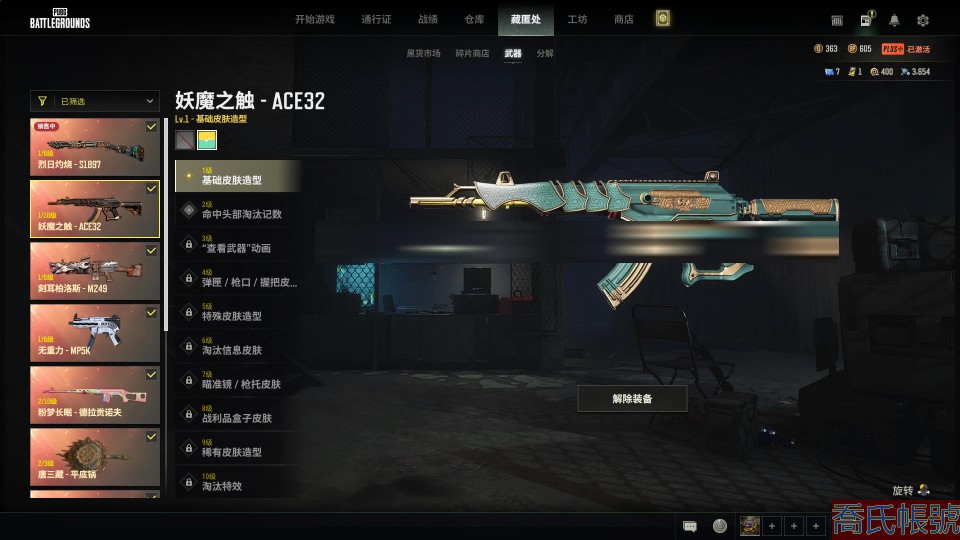Screen dimensions: 960x540
Task: Open the settings gear icon
Action: pos(923,20)
